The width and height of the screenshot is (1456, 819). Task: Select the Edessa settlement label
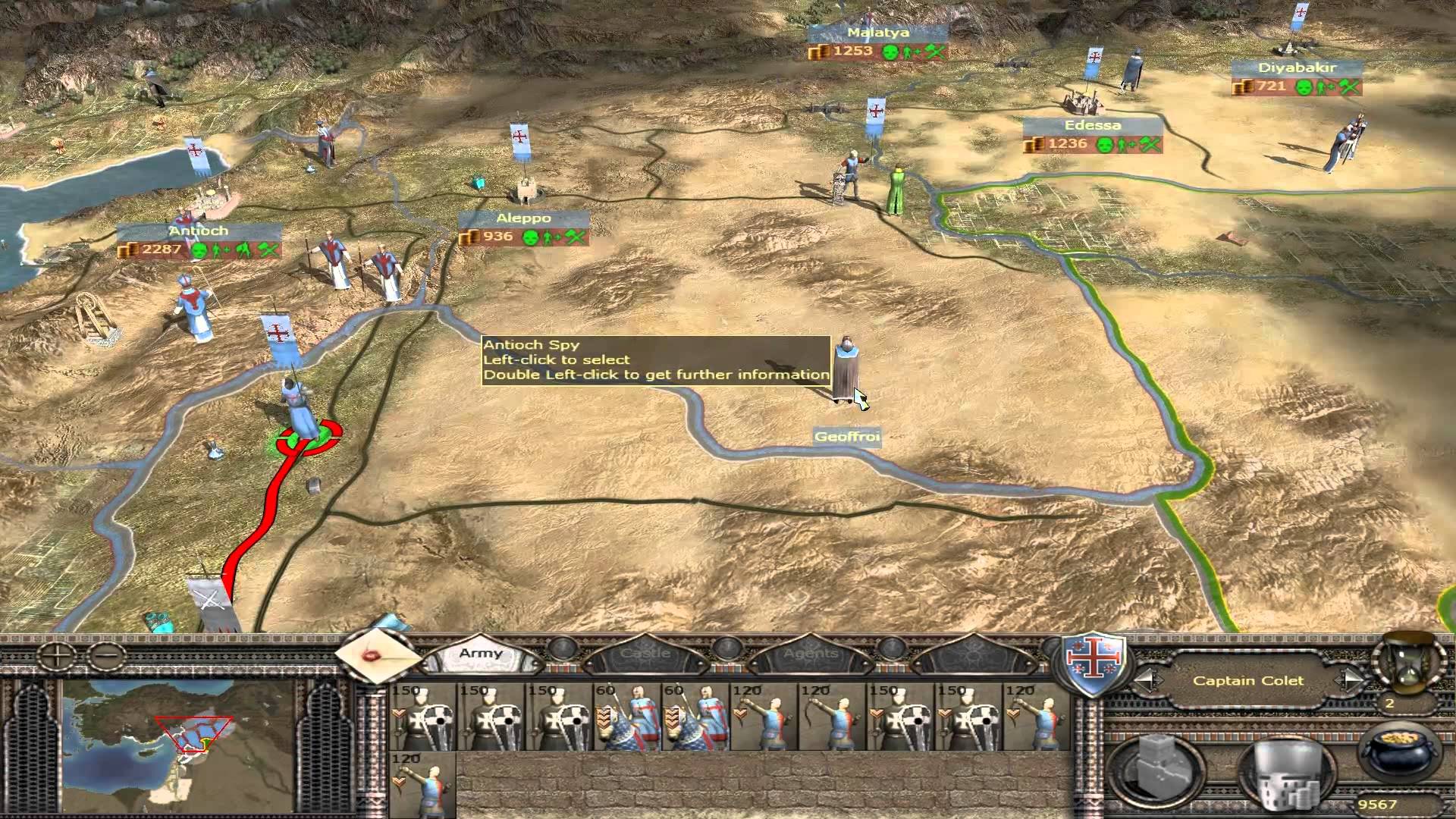click(x=1092, y=126)
